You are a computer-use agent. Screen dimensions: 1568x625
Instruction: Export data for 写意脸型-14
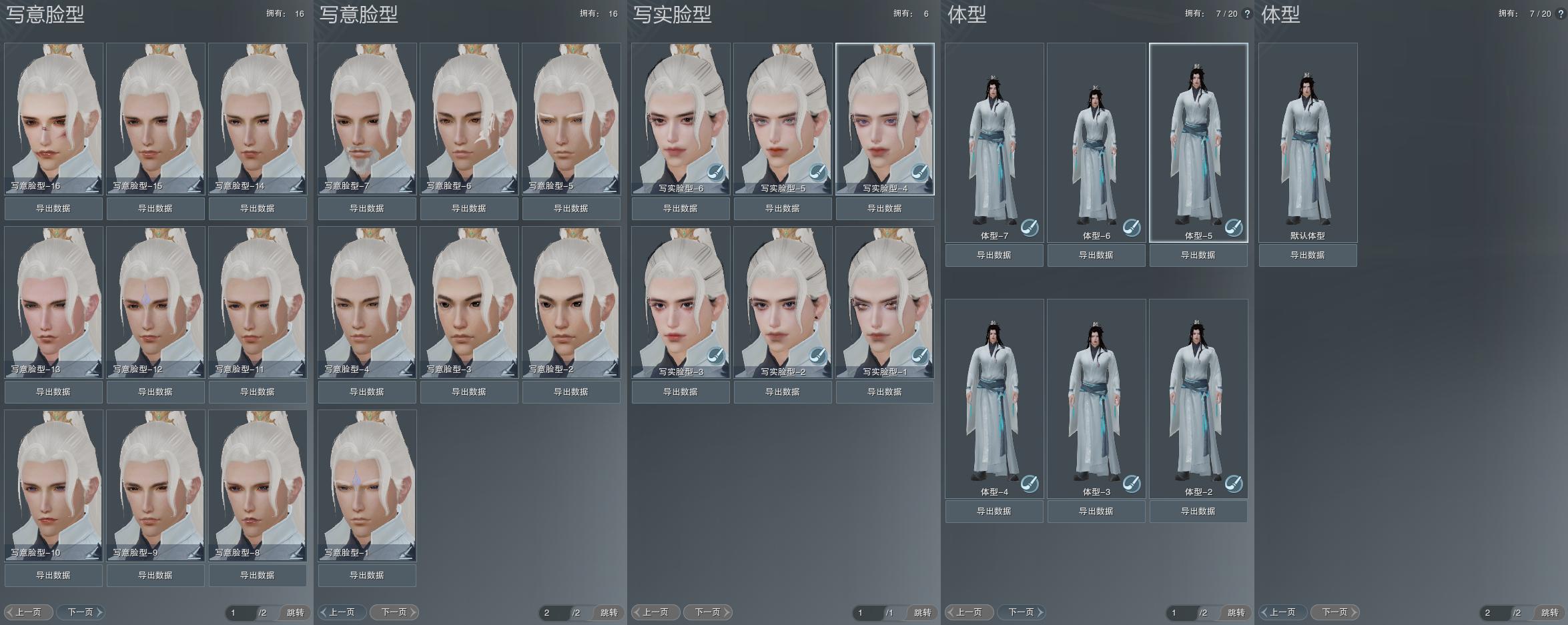(258, 209)
